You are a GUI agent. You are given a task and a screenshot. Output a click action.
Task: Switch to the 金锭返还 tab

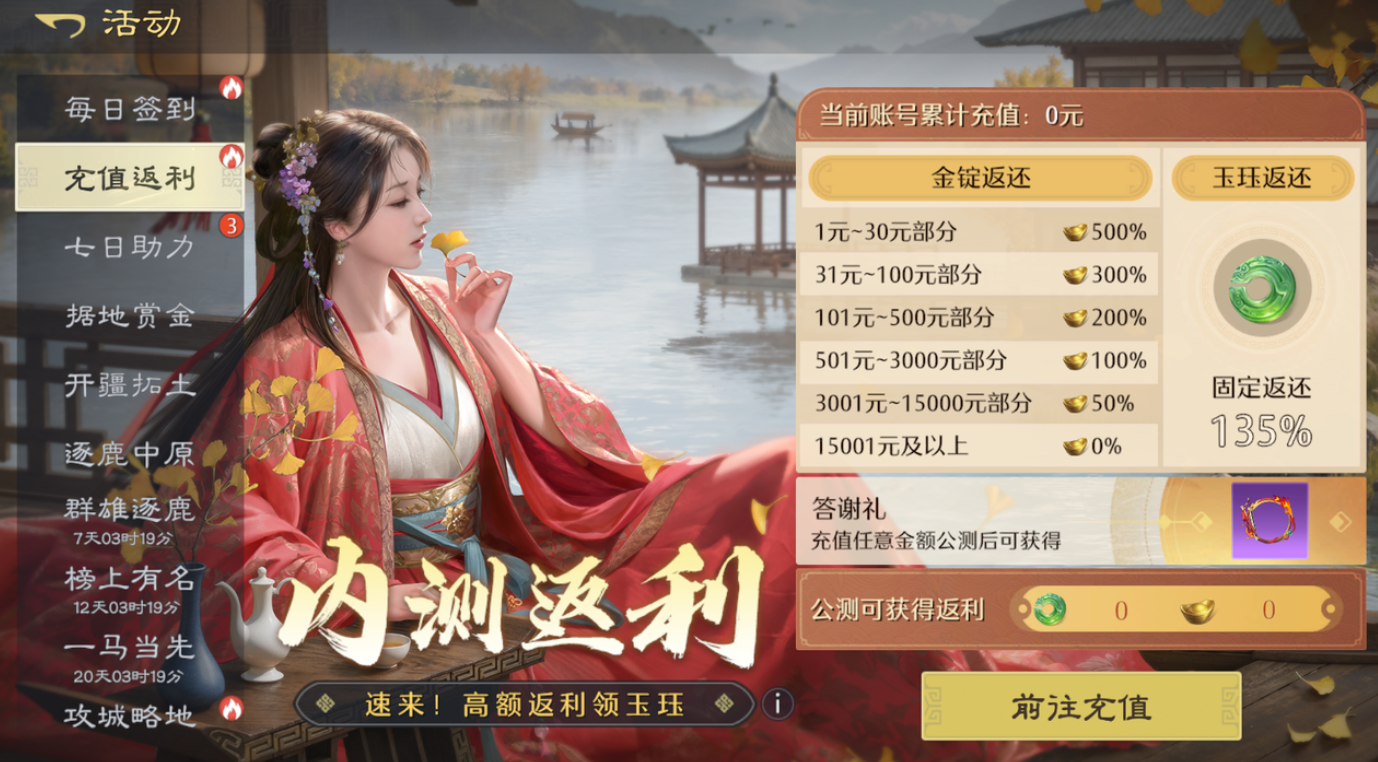pyautogui.click(x=982, y=179)
